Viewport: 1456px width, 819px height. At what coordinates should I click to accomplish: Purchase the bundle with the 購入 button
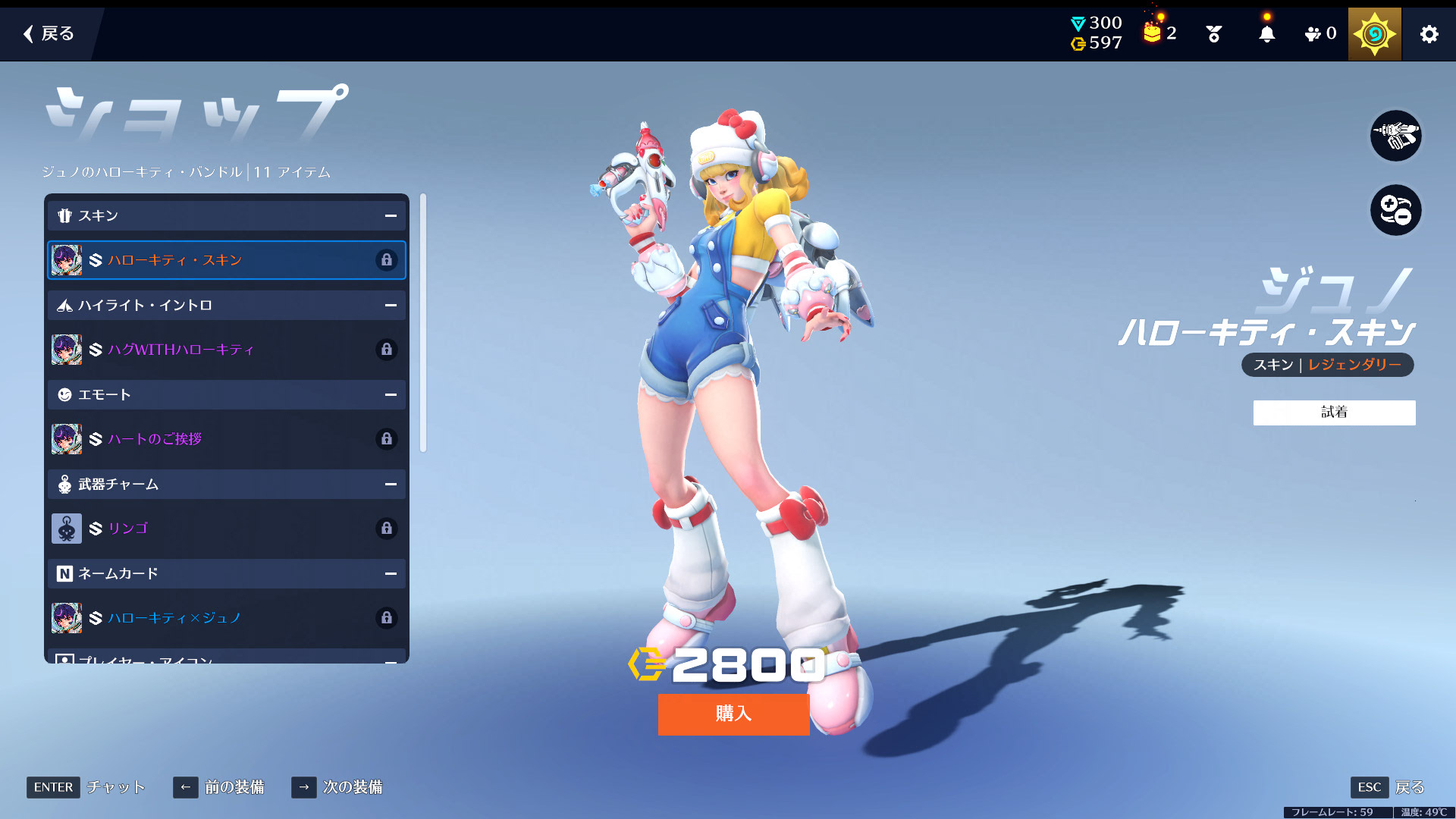(x=733, y=714)
